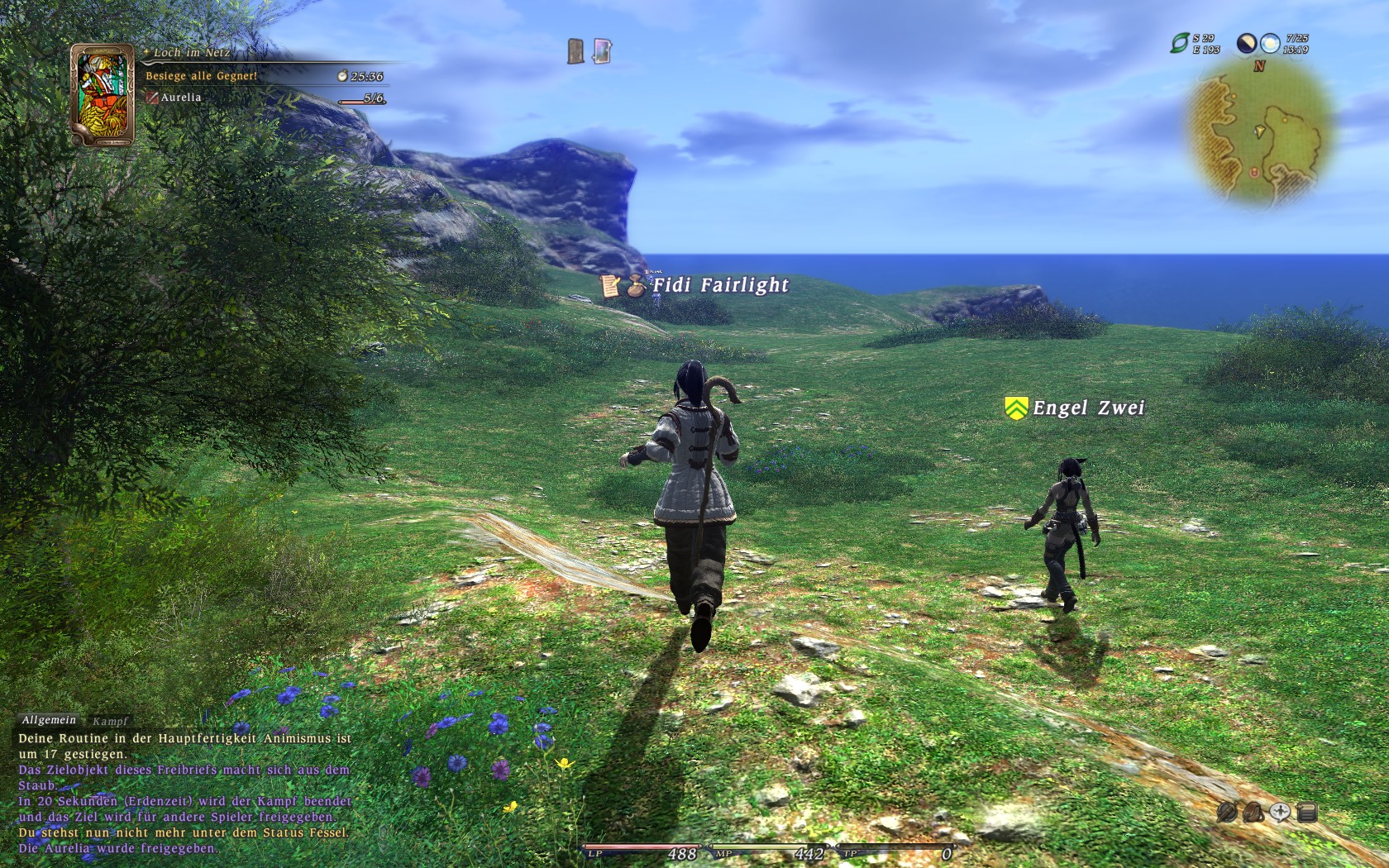Click the moon phase icon above the minimap
Viewport: 1389px width, 868px height.
click(x=1246, y=43)
